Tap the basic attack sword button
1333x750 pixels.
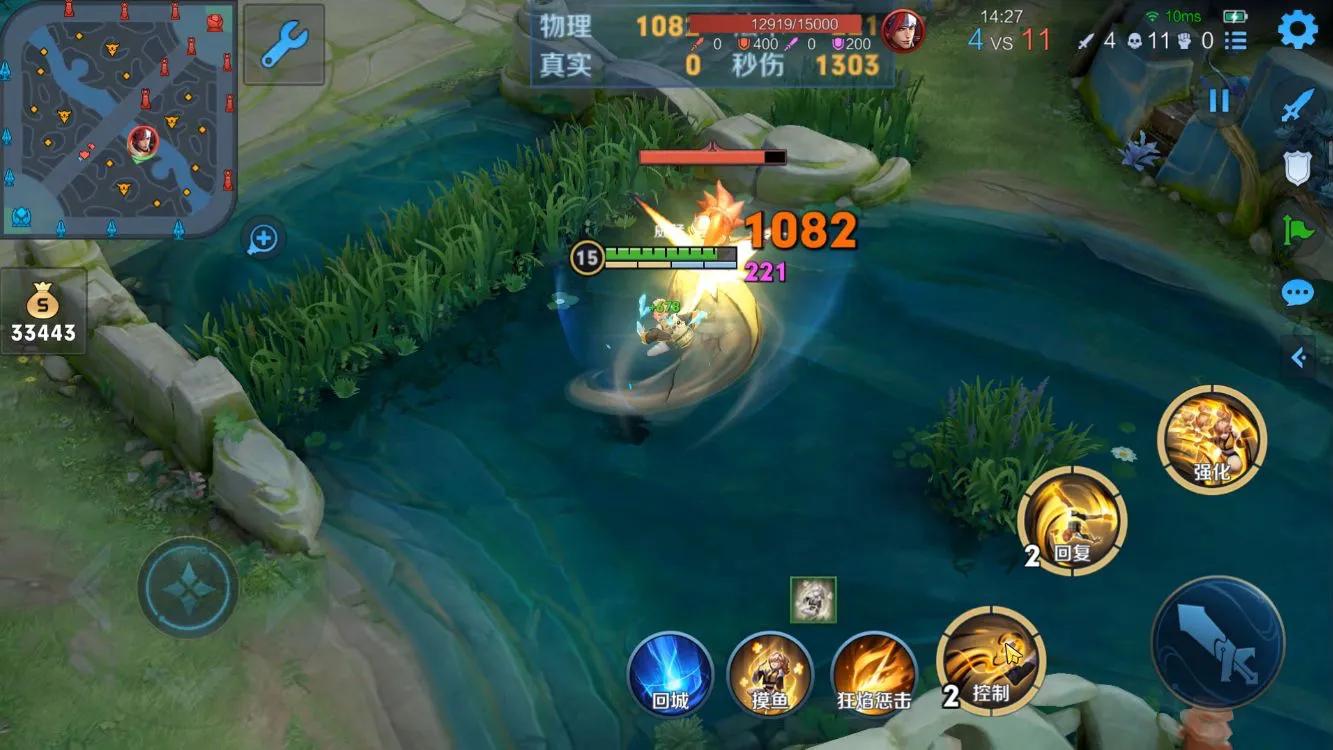(1217, 642)
